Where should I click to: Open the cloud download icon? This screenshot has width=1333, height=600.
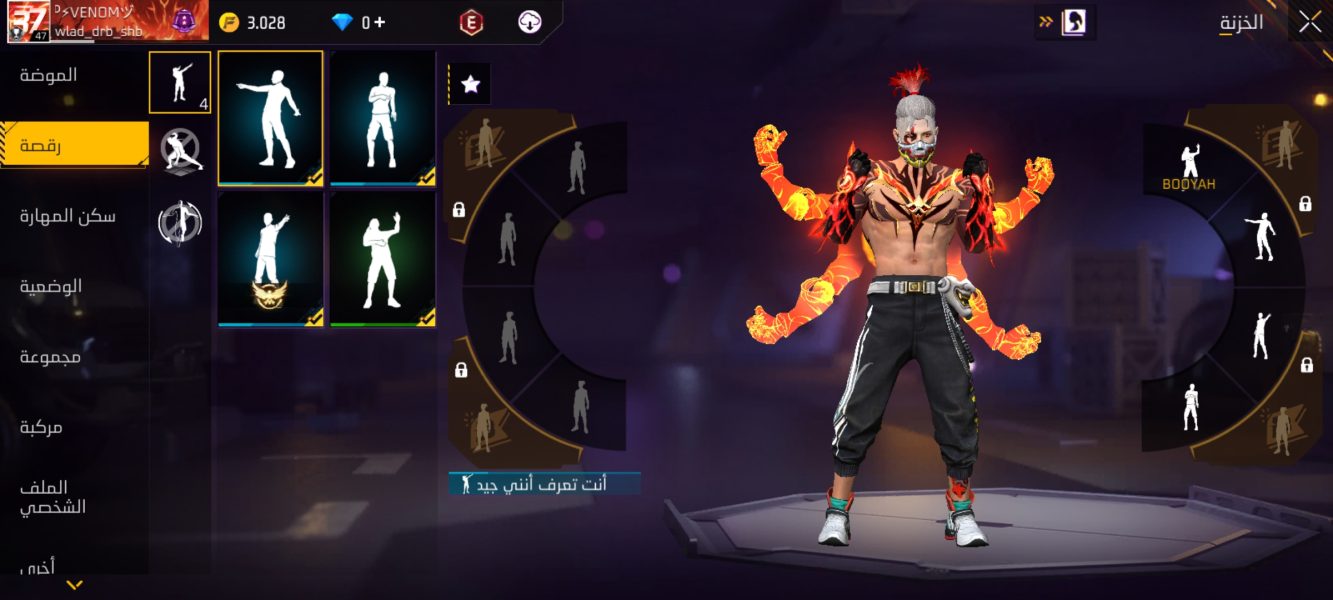[x=530, y=22]
